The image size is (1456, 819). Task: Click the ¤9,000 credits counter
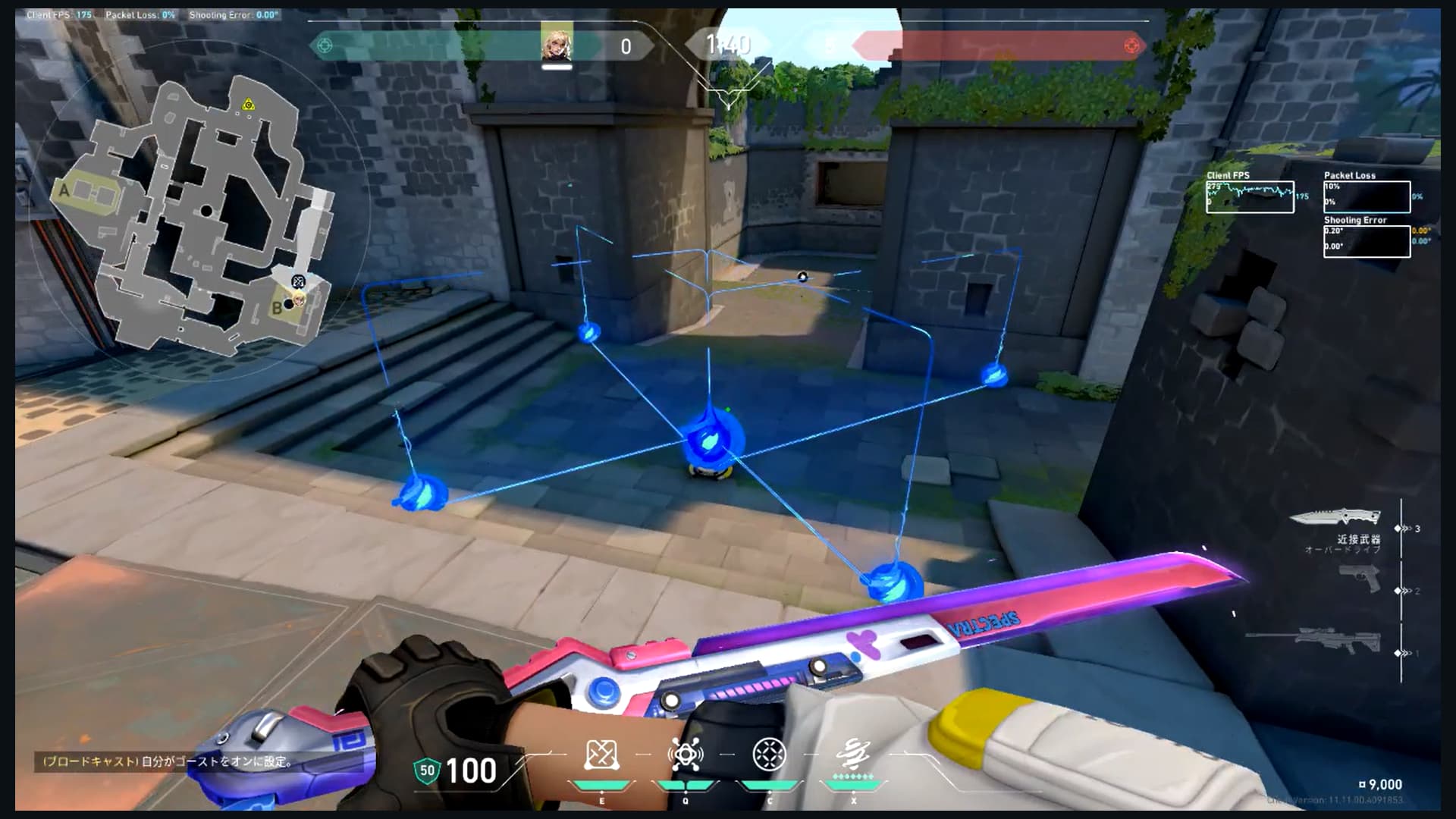(x=1382, y=786)
